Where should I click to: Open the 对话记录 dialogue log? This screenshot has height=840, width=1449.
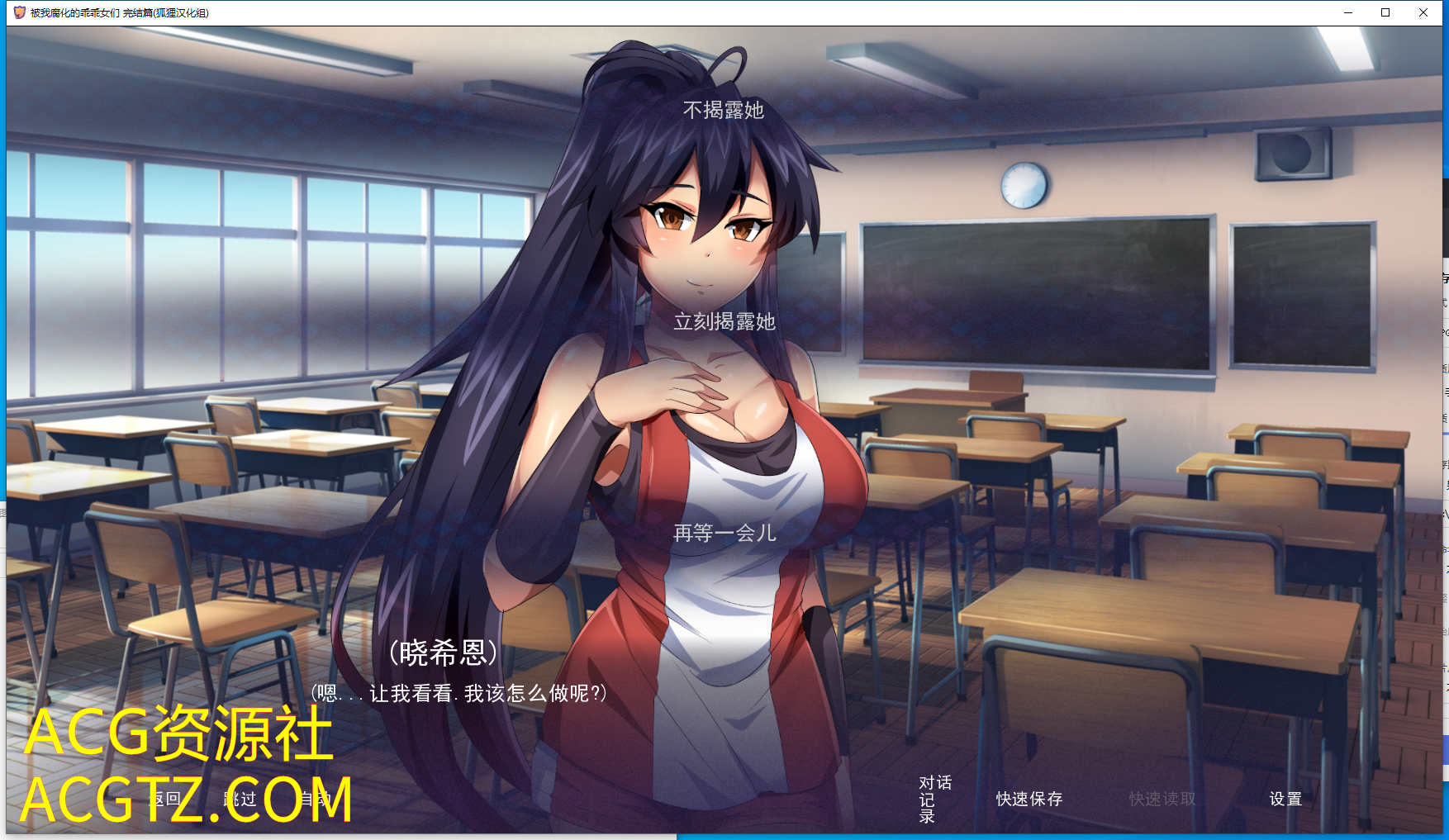[934, 799]
